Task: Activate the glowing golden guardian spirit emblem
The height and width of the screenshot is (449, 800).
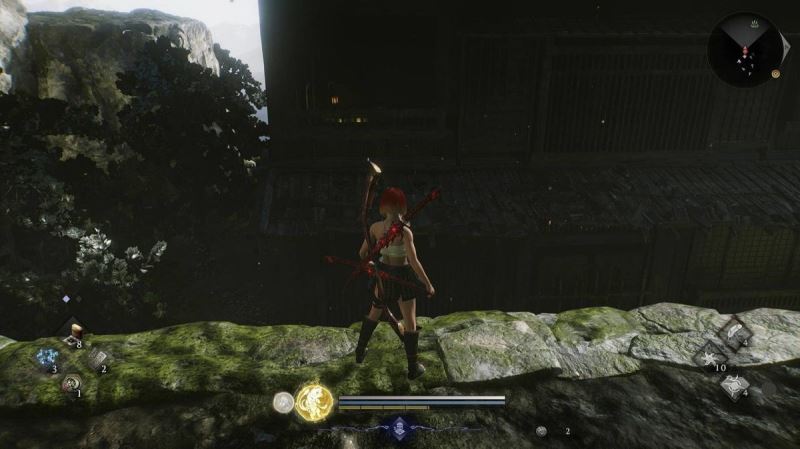Action: pyautogui.click(x=314, y=402)
